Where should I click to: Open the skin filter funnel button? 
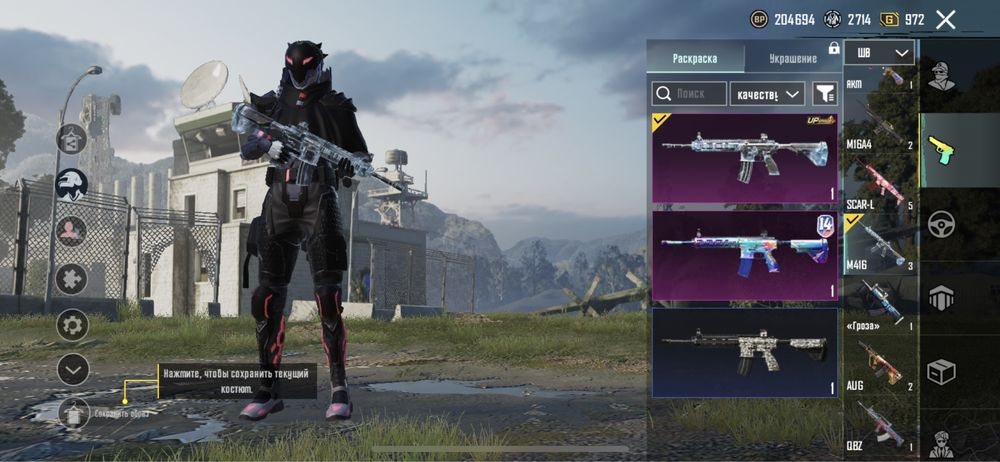click(824, 94)
